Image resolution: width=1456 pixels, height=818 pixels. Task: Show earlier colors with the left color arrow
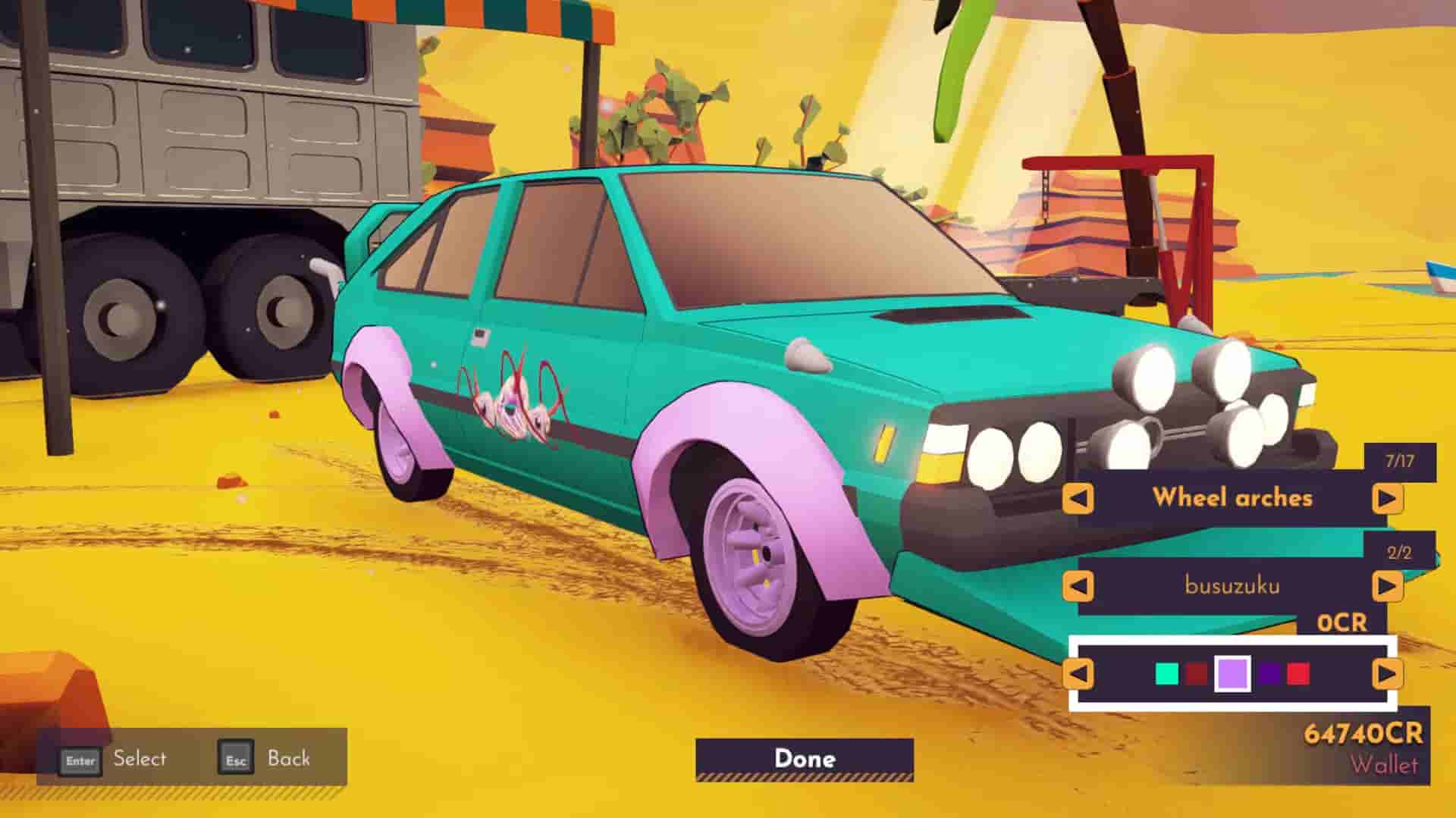pos(1078,673)
